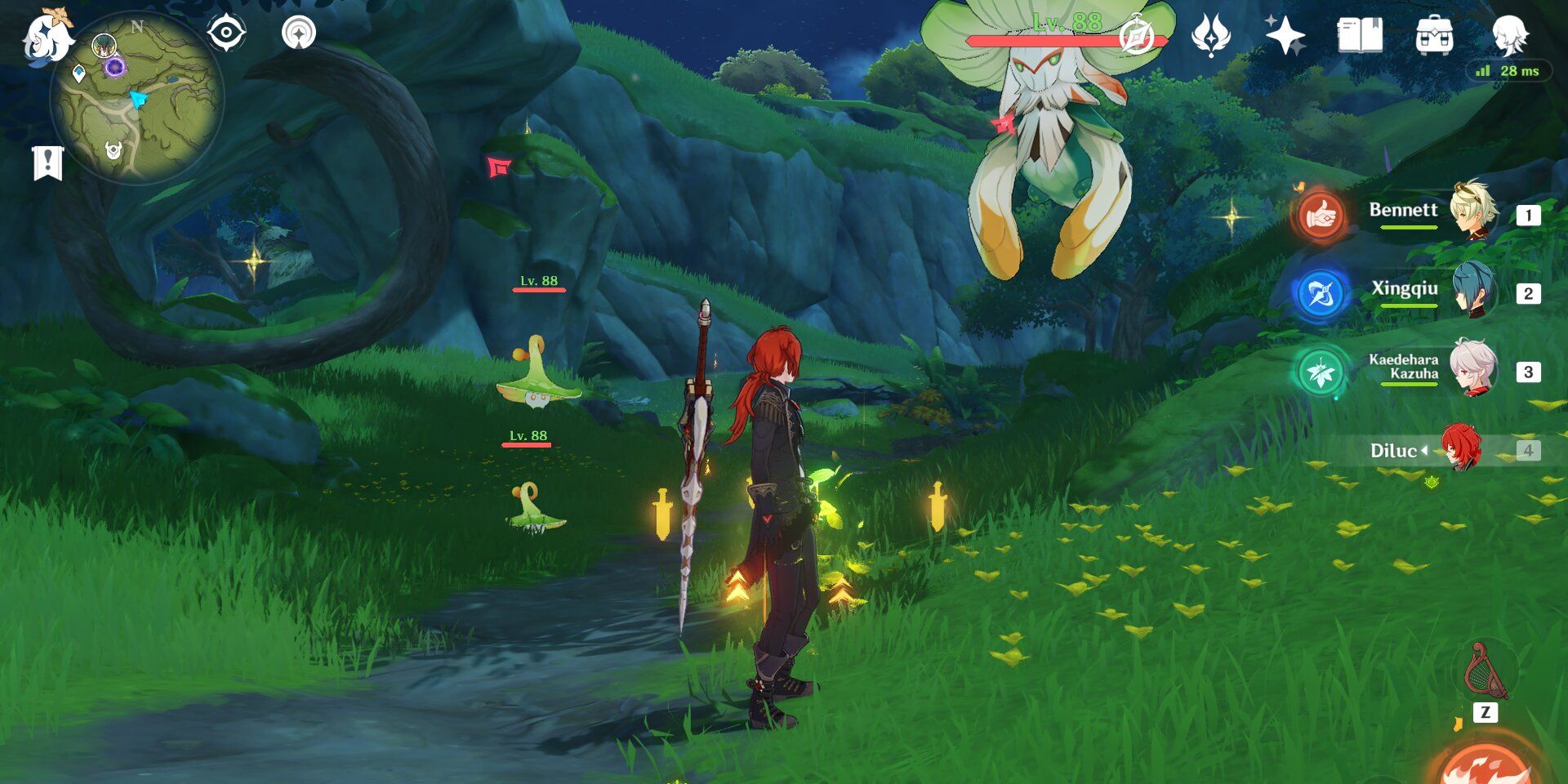Open the backpack inventory

[1434, 36]
